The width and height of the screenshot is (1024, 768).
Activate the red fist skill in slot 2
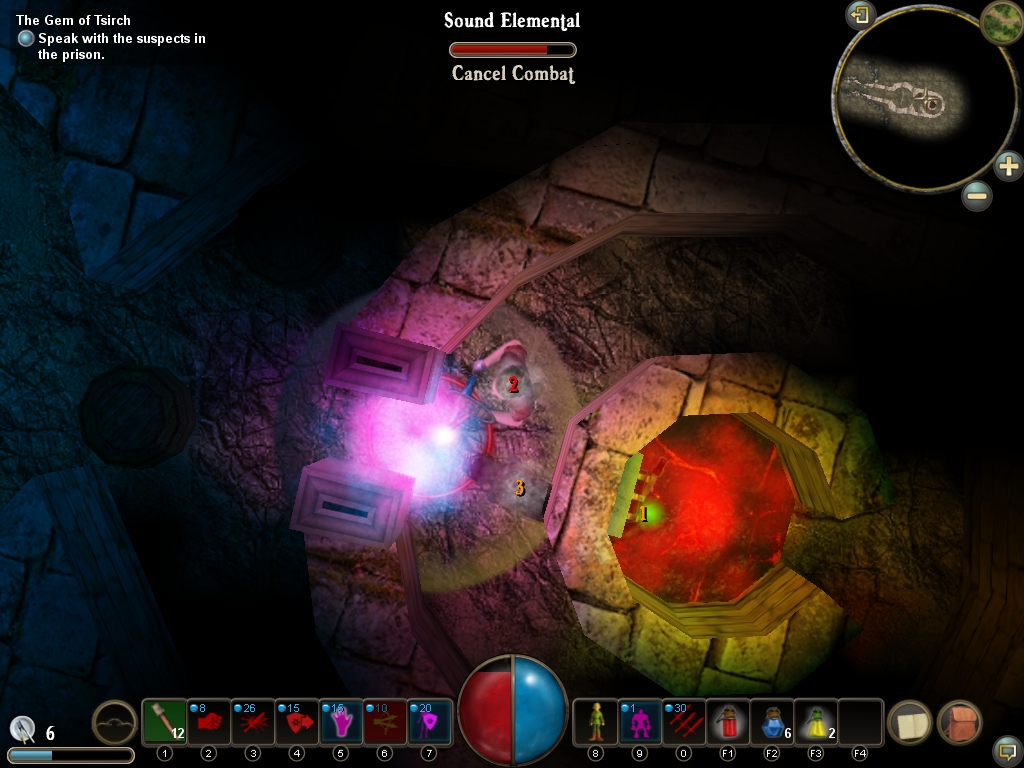(x=209, y=722)
